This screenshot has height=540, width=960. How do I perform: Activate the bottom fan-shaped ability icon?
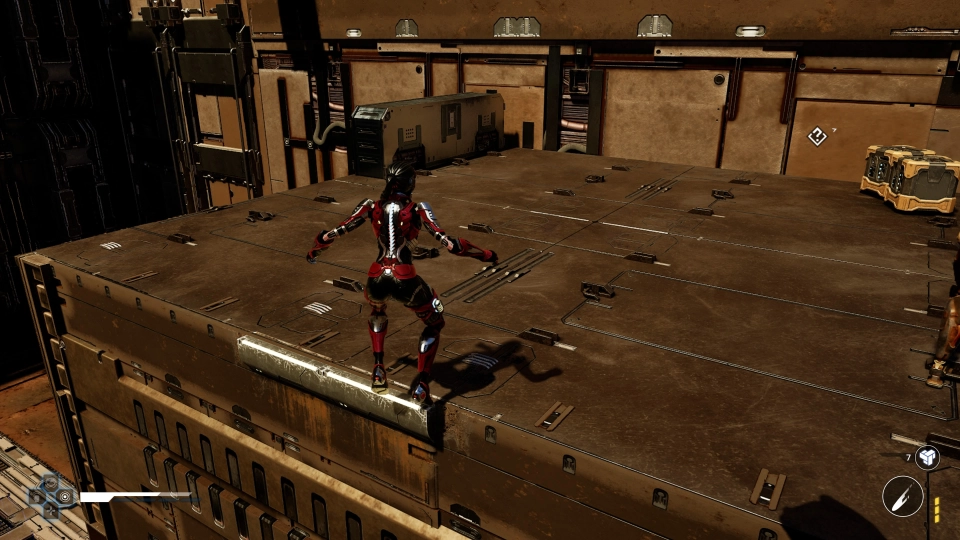point(50,509)
